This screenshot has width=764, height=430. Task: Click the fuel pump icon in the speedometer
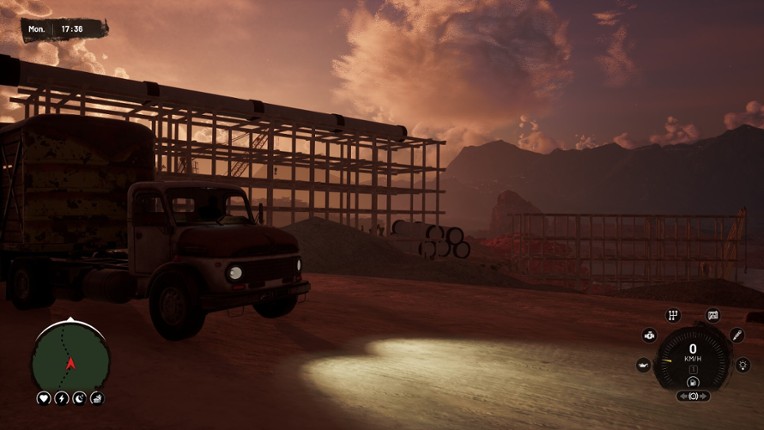(692, 380)
